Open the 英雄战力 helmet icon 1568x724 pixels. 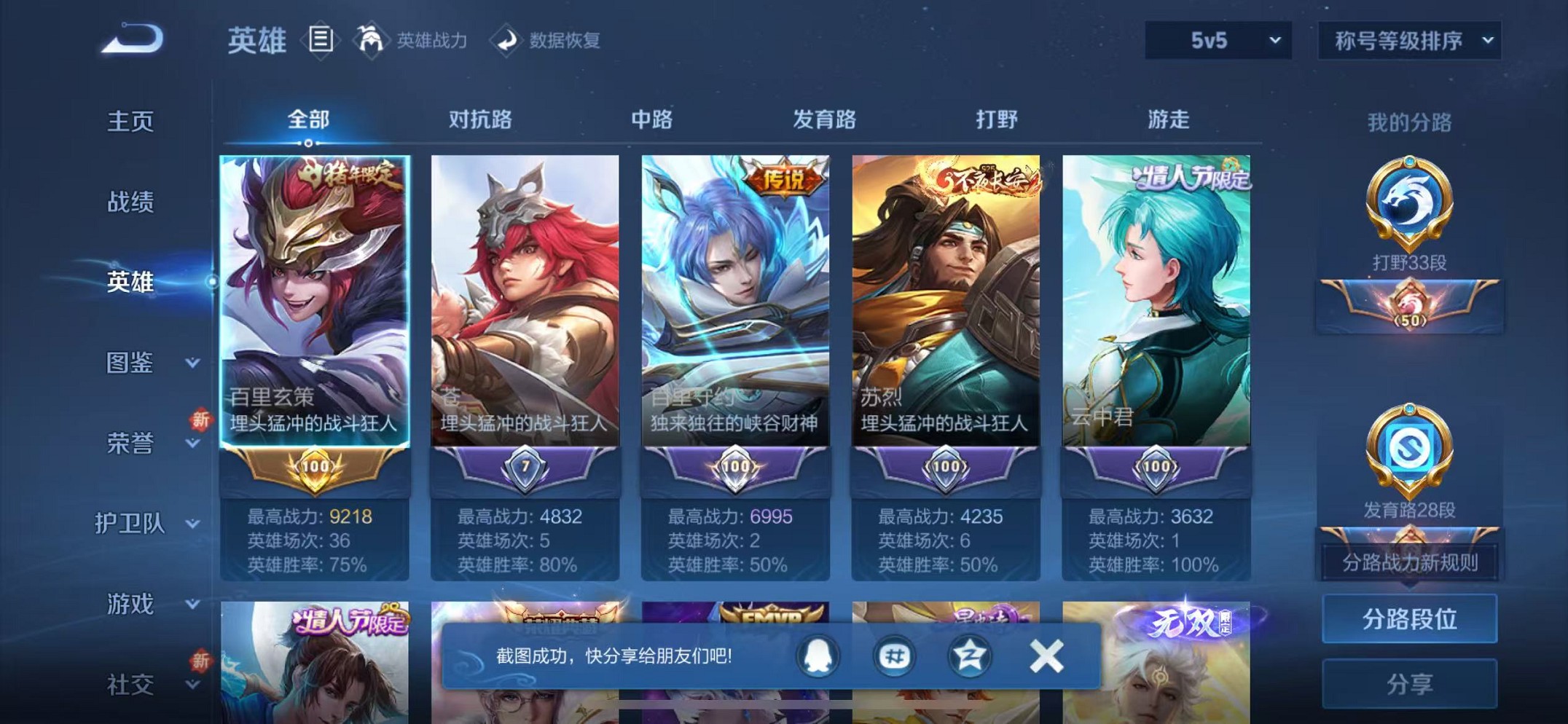tap(372, 40)
